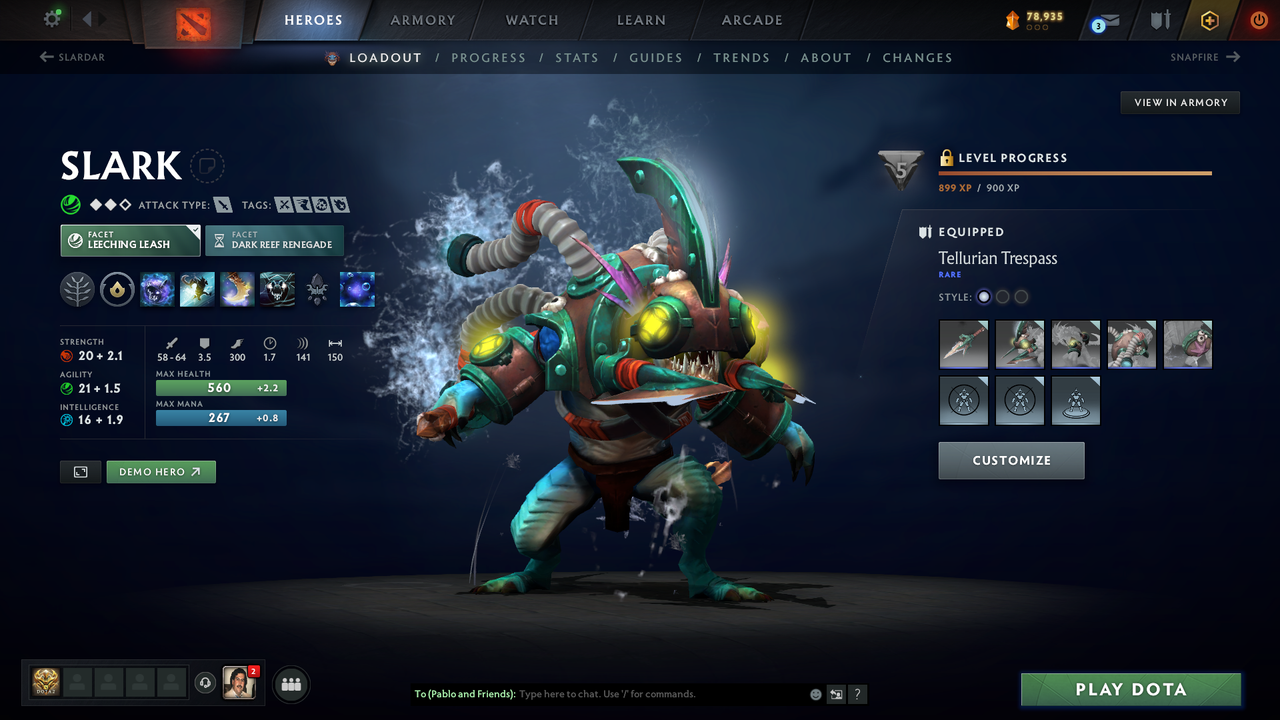Select Slark's Dark Pact ability icon

tap(157, 289)
